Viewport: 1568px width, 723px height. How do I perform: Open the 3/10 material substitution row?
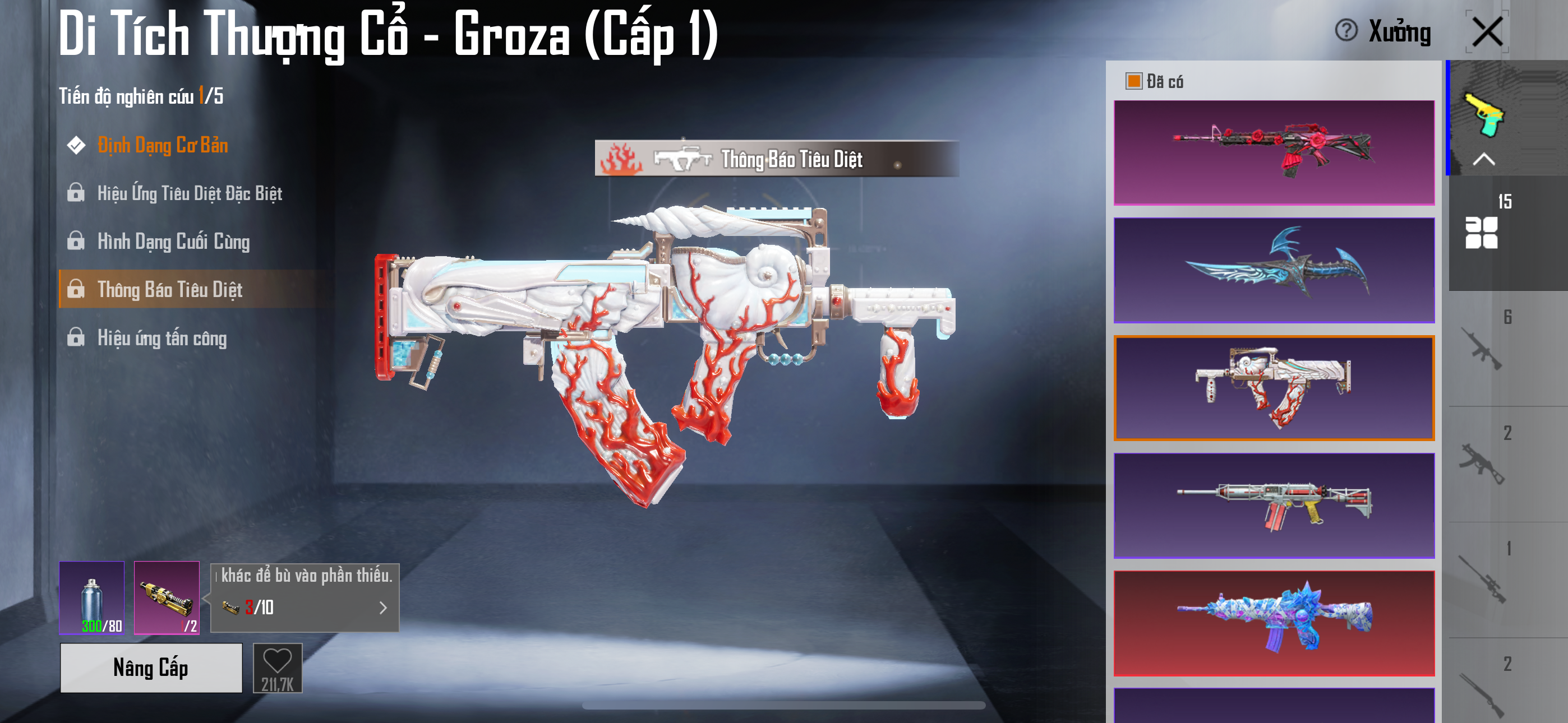coord(305,608)
